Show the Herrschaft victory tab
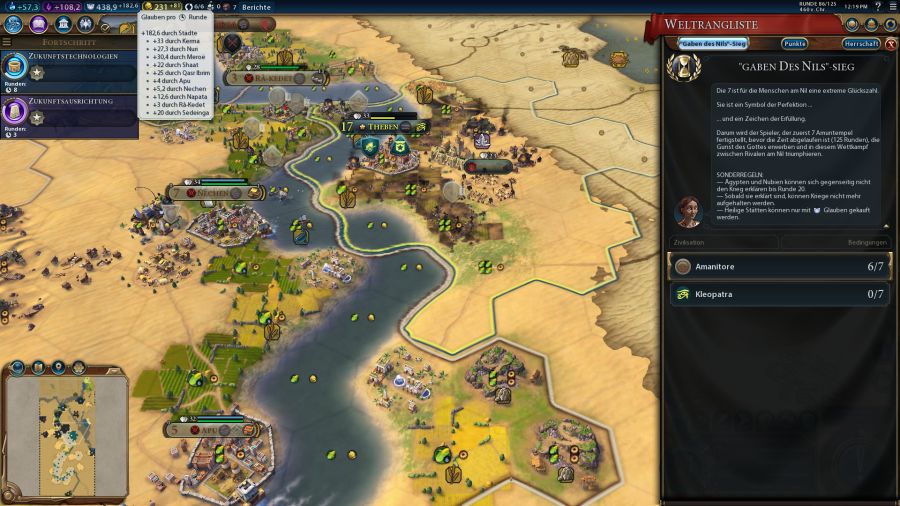This screenshot has width=900, height=506. [x=861, y=44]
